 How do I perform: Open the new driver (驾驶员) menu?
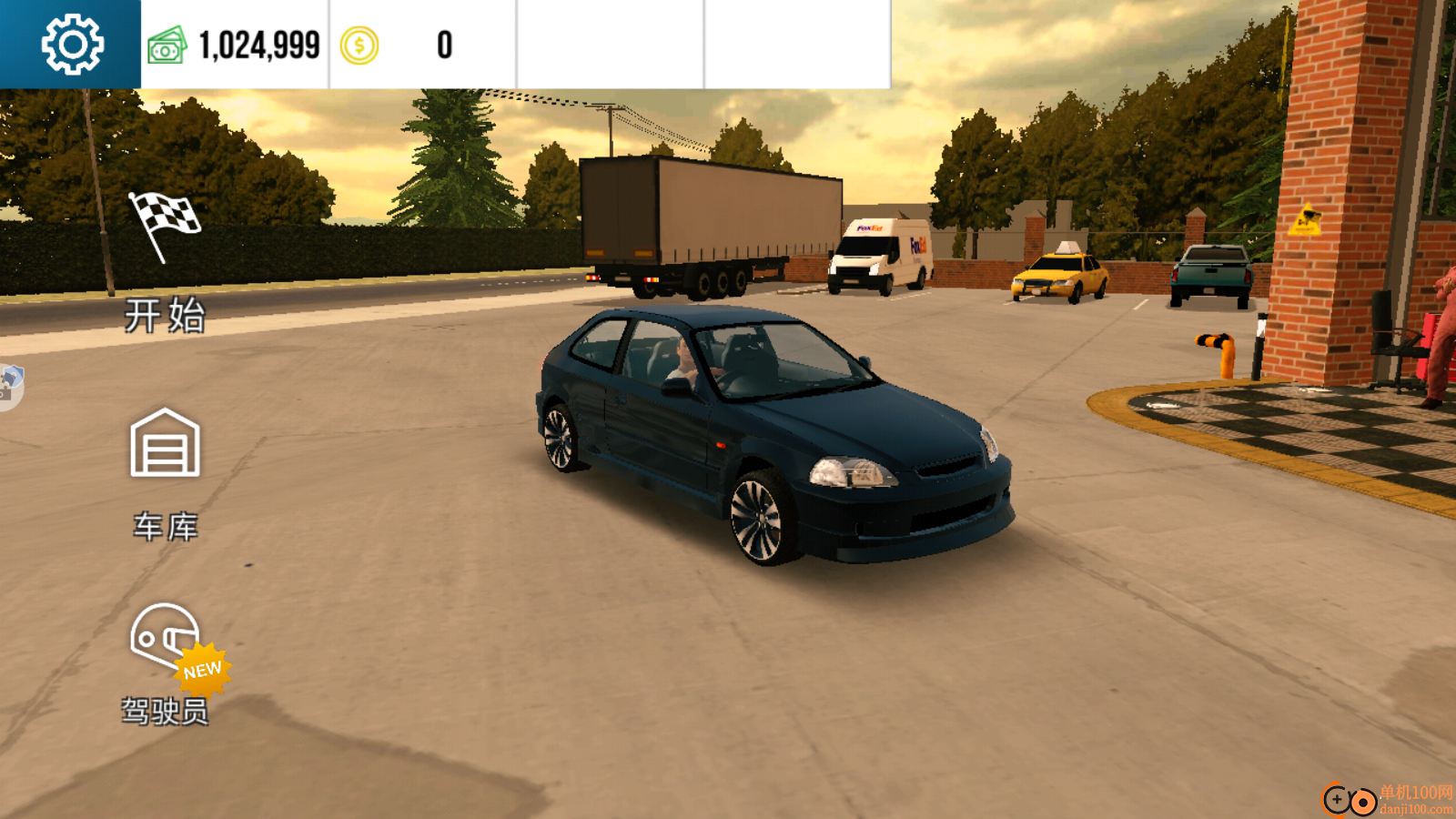[167, 664]
